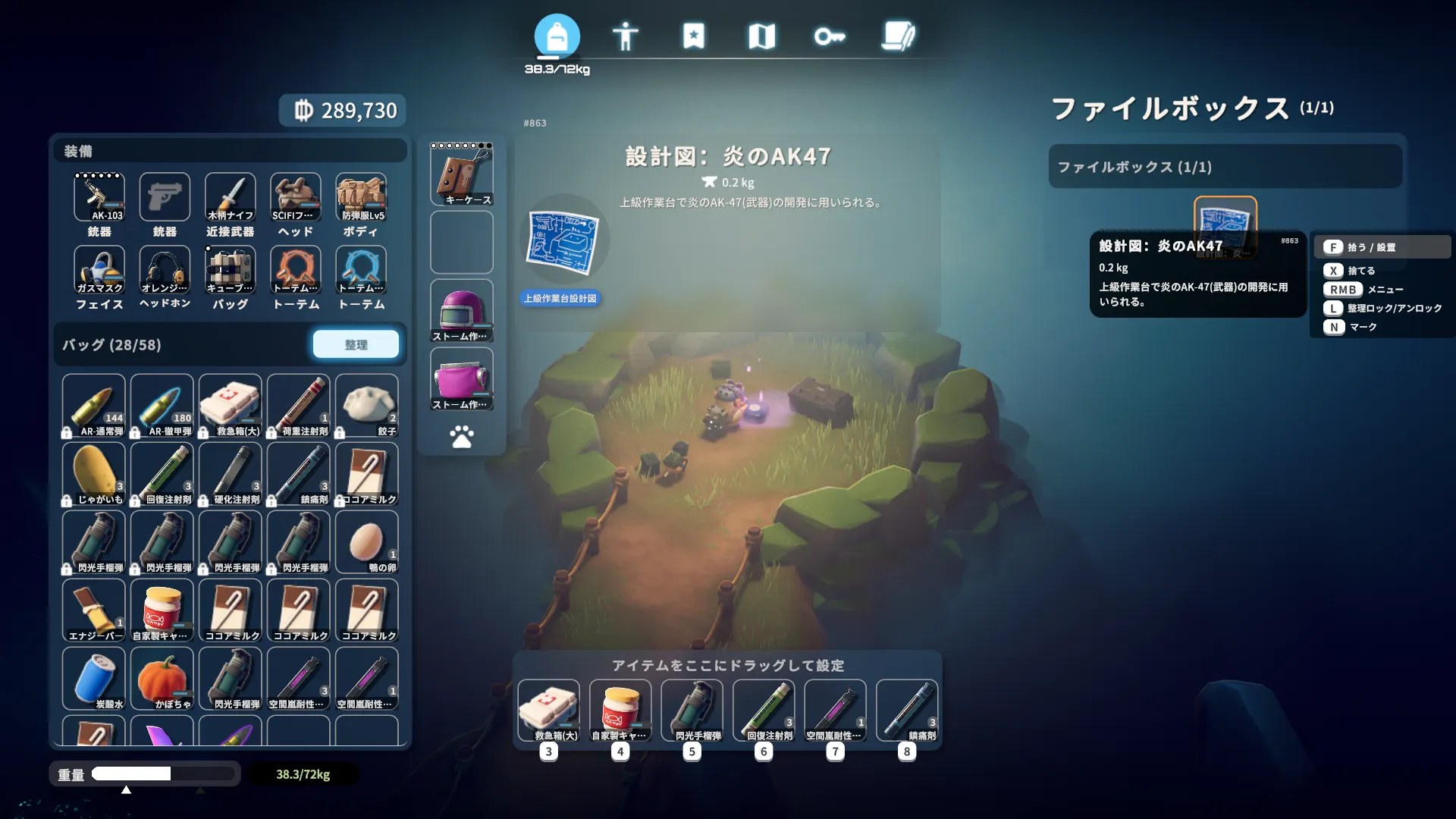Select the キーケース slot
Screen dimensions: 1456x819
click(x=462, y=175)
